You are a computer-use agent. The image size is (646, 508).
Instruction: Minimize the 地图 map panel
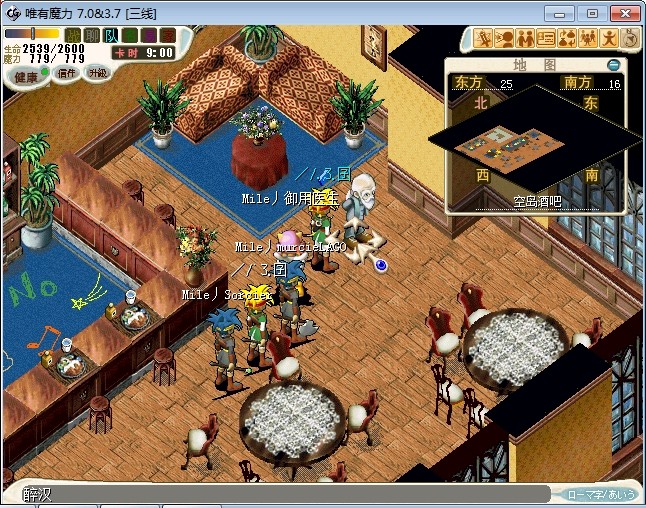pyautogui.click(x=613, y=65)
